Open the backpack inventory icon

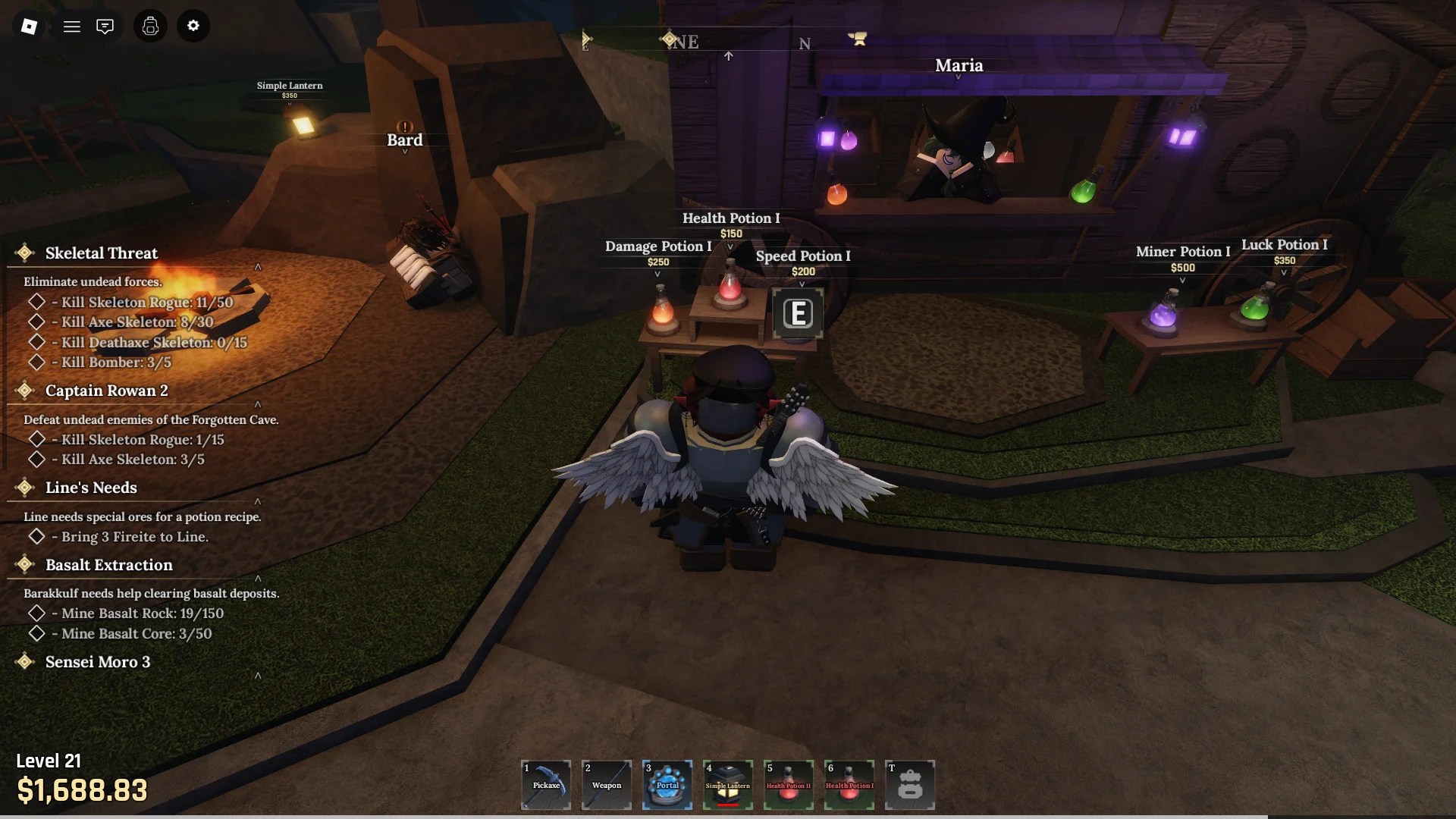(150, 26)
